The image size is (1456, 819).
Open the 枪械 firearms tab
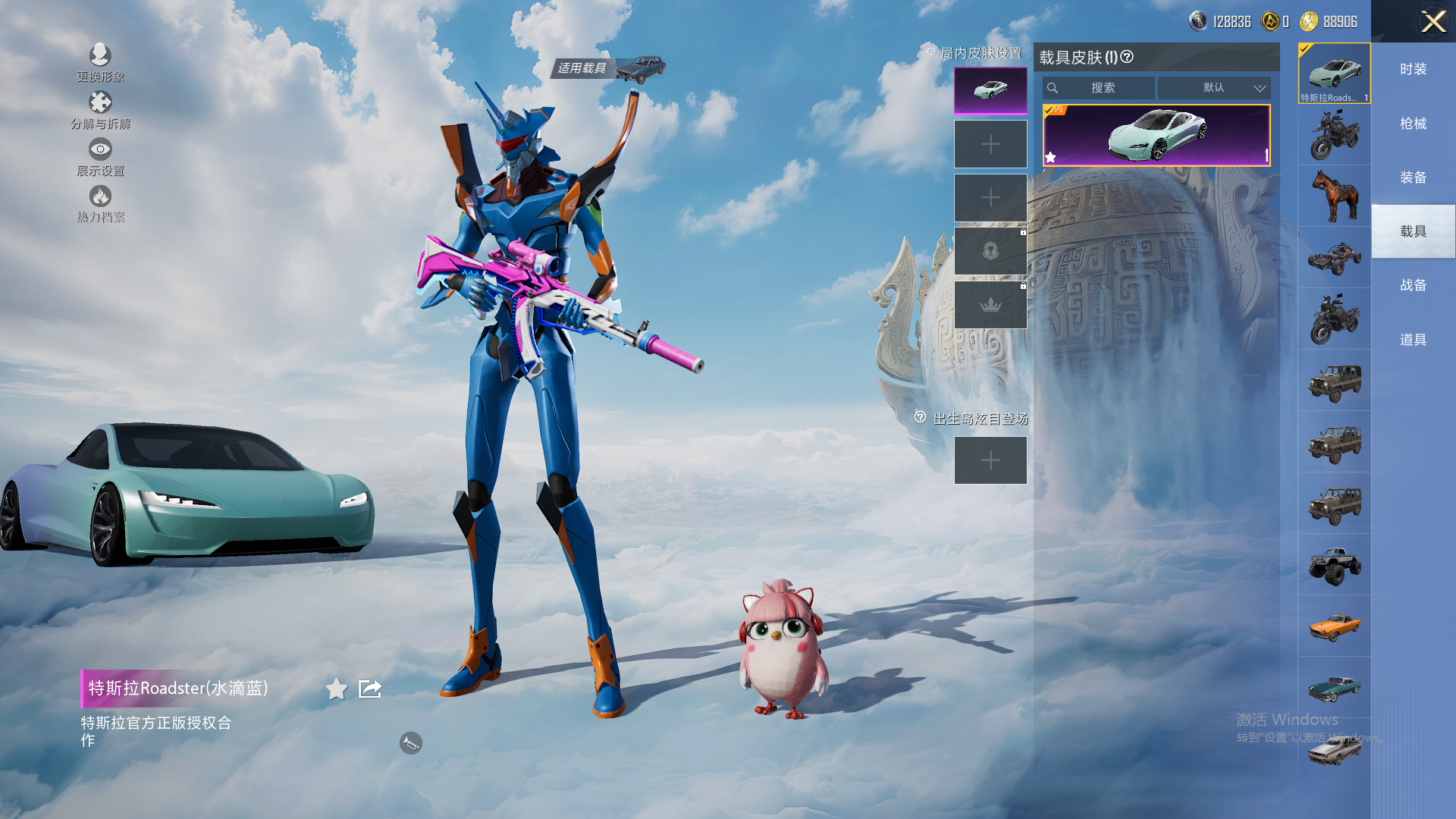1413,124
